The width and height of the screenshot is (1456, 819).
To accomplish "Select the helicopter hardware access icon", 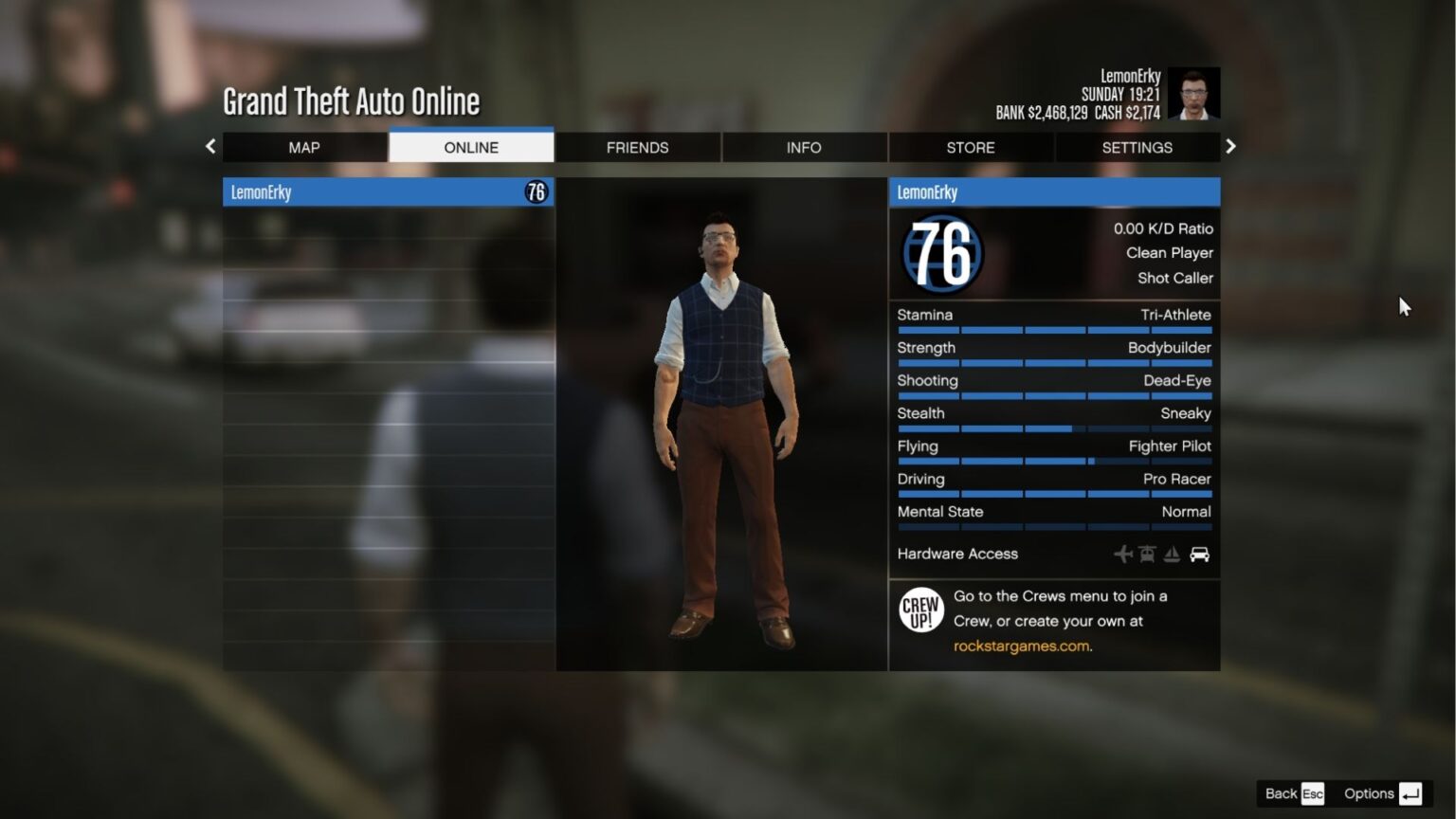I will [x=1148, y=554].
